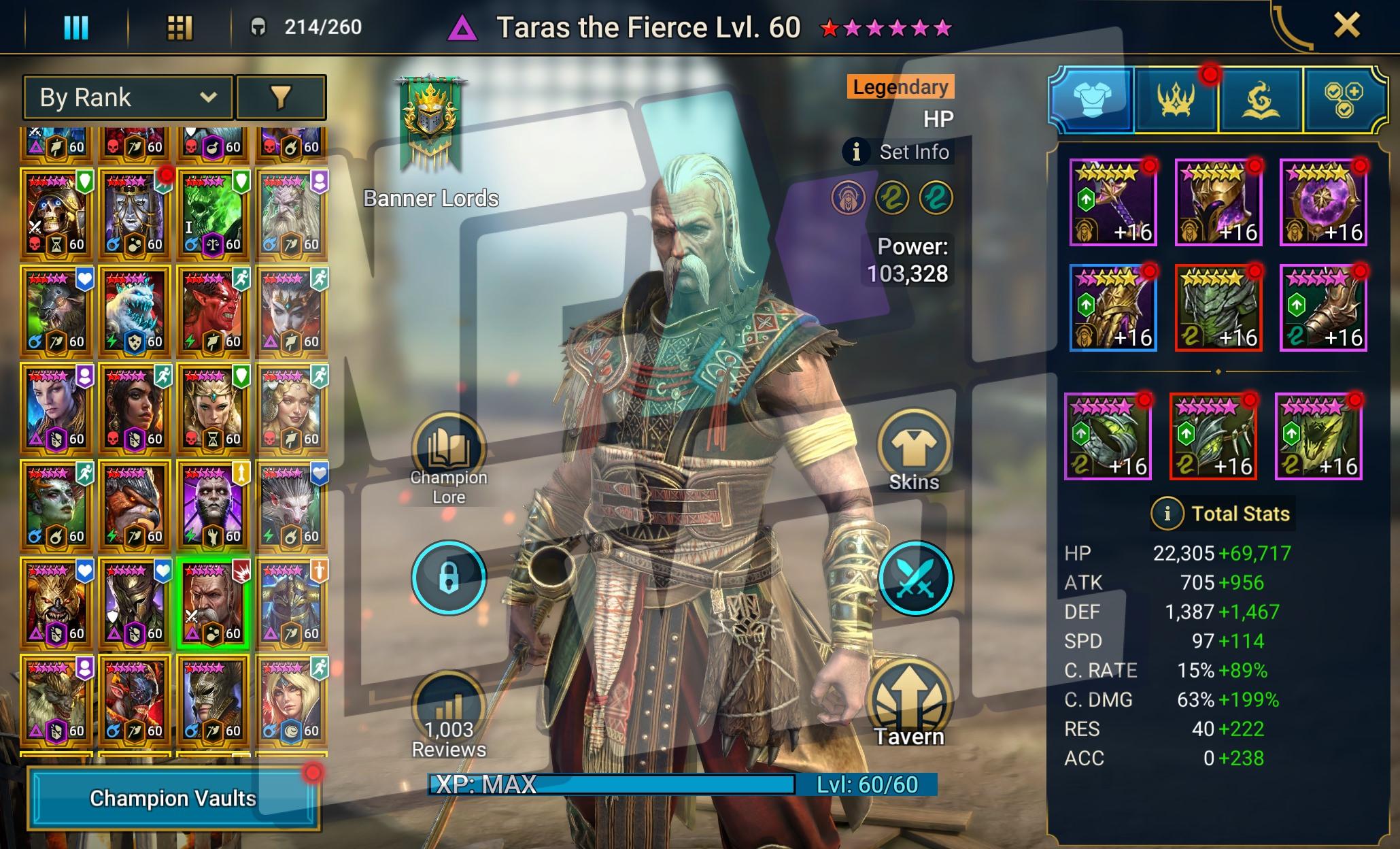Close the champion screen
This screenshot has height=849, width=1400.
(1346, 27)
